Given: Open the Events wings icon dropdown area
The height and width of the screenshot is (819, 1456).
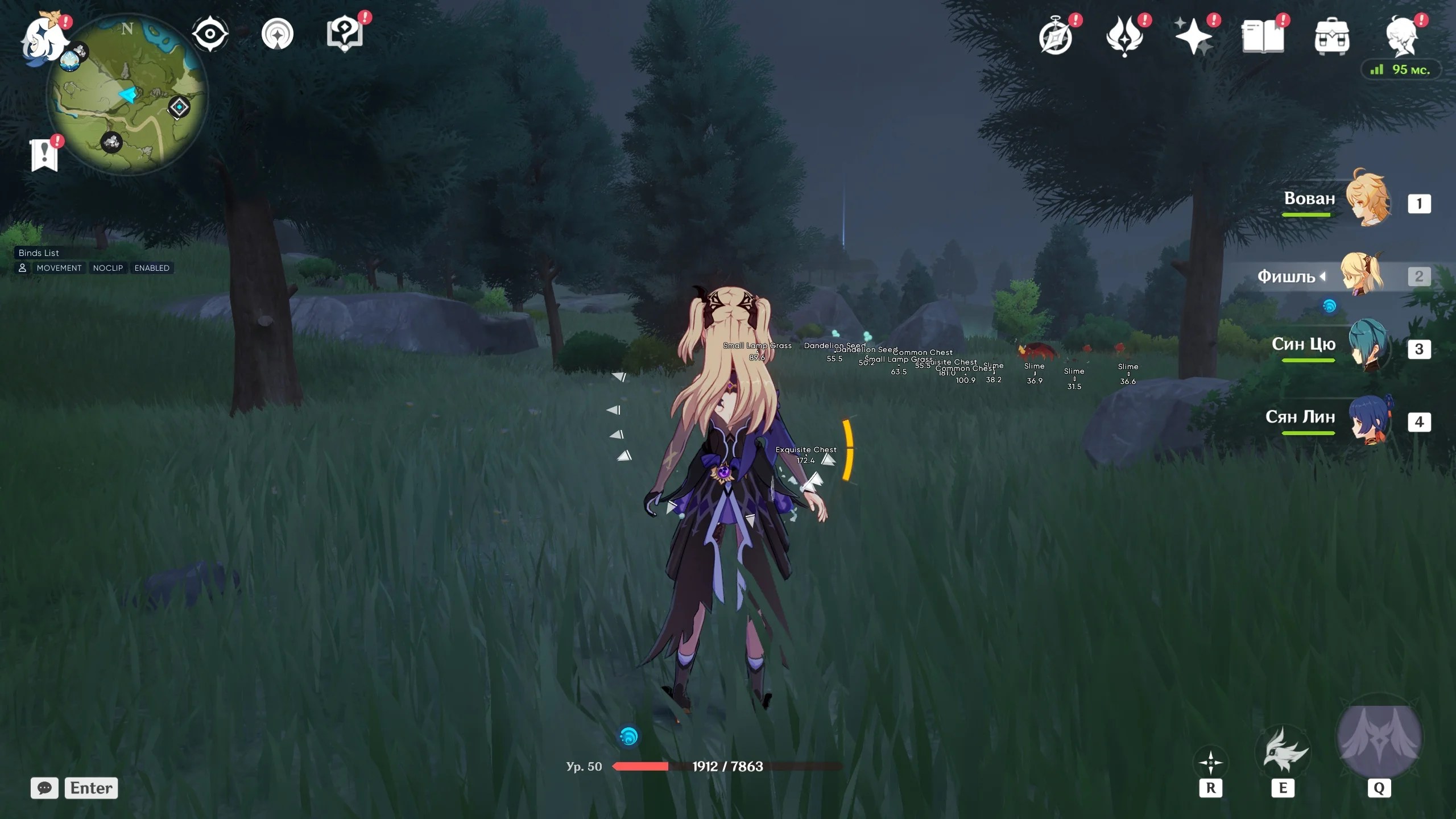Looking at the screenshot, I should pos(1126,35).
